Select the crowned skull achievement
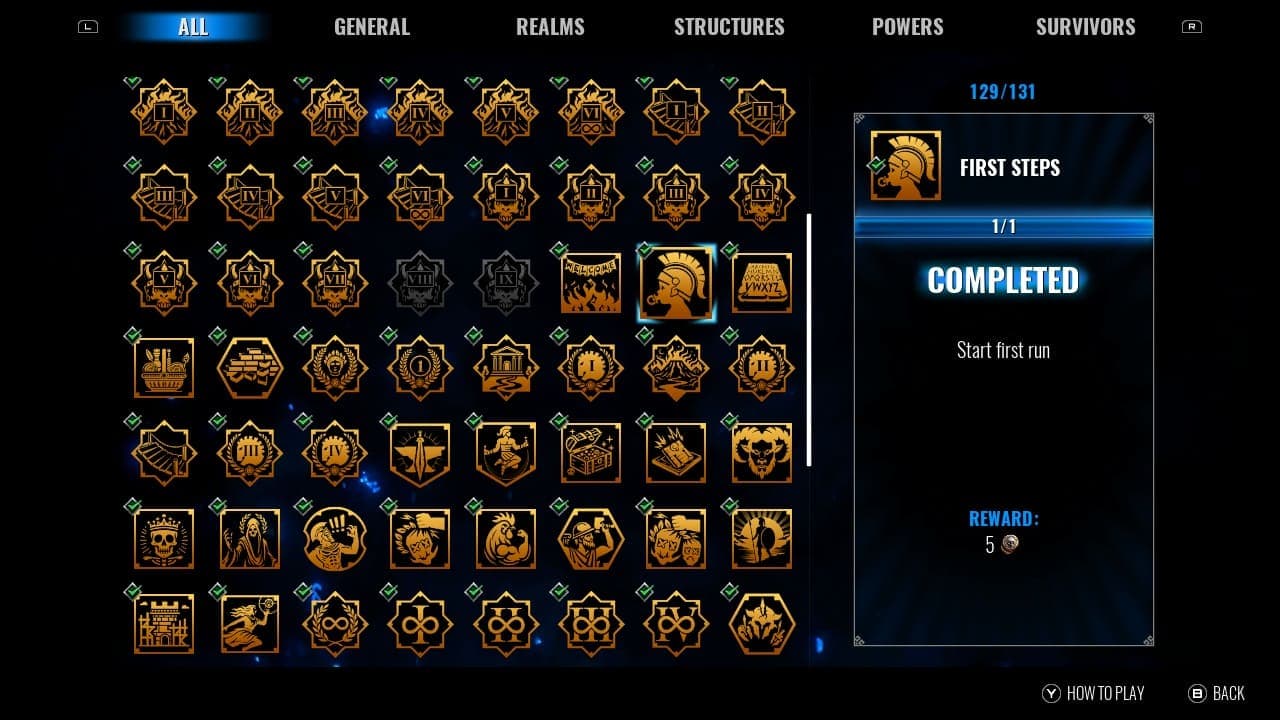This screenshot has height=720, width=1280. tap(162, 538)
